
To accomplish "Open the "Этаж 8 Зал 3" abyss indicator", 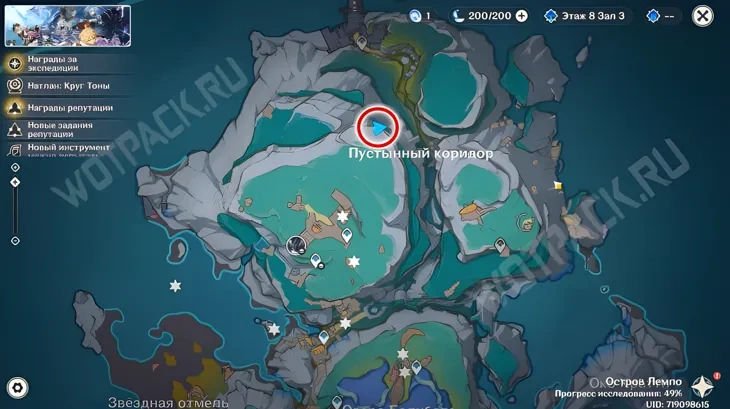I will point(586,16).
